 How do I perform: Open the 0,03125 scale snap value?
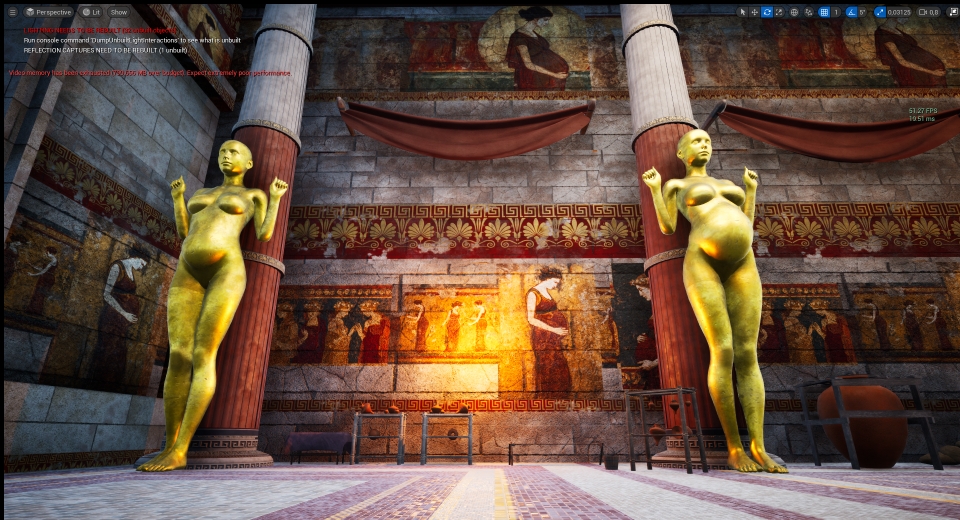click(899, 12)
